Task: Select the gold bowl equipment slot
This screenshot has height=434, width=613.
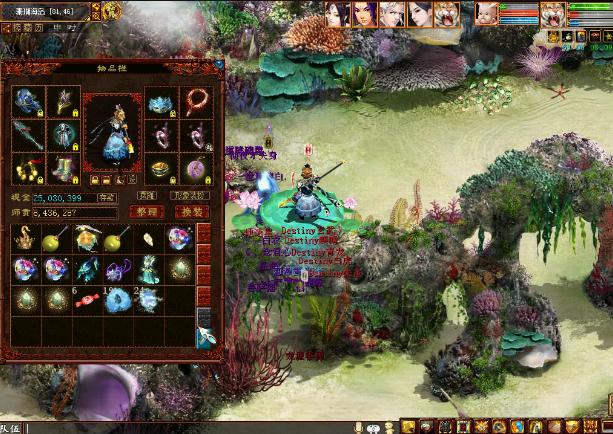Action: click(x=159, y=167)
